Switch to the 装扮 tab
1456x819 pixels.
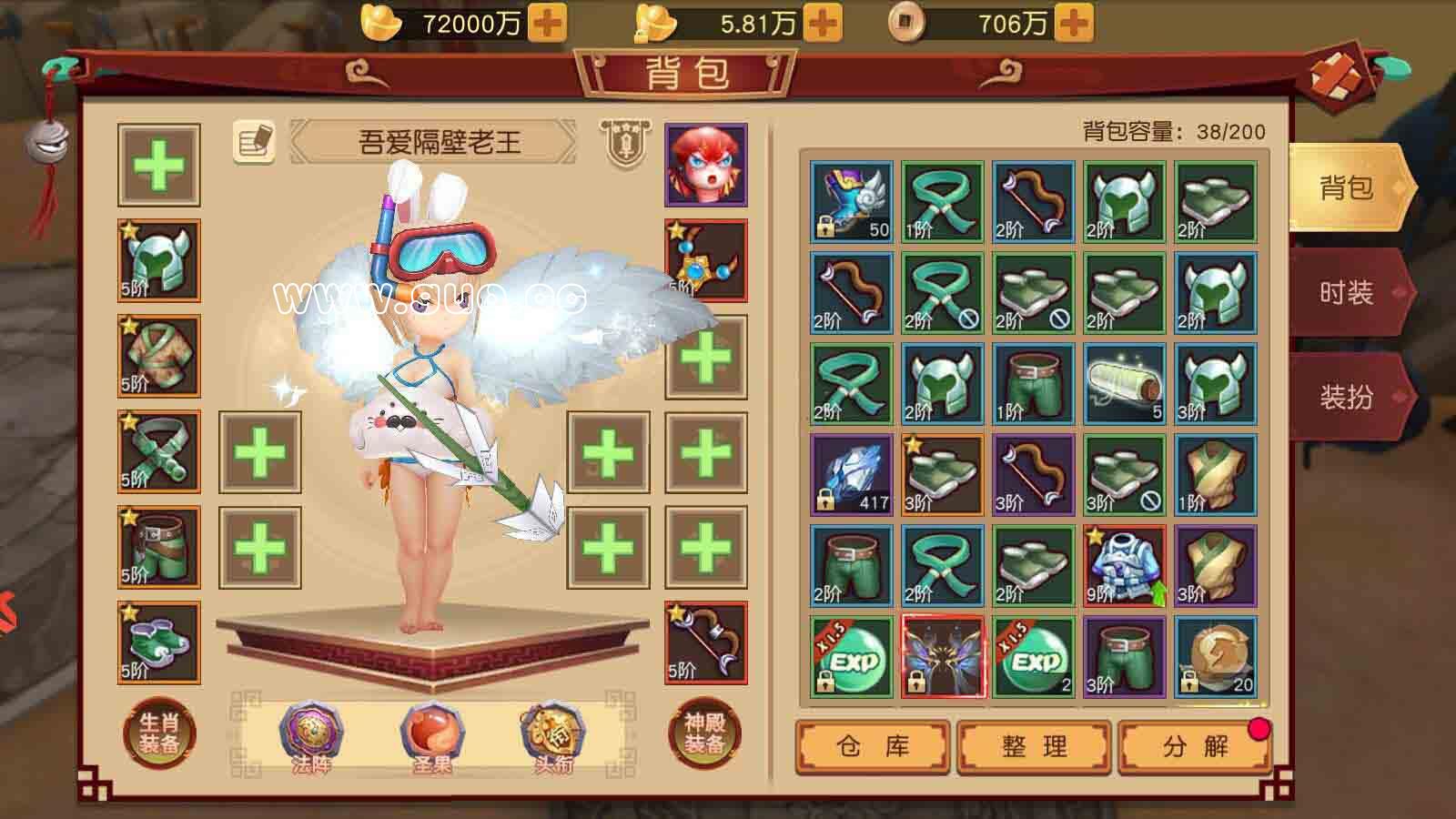1346,397
